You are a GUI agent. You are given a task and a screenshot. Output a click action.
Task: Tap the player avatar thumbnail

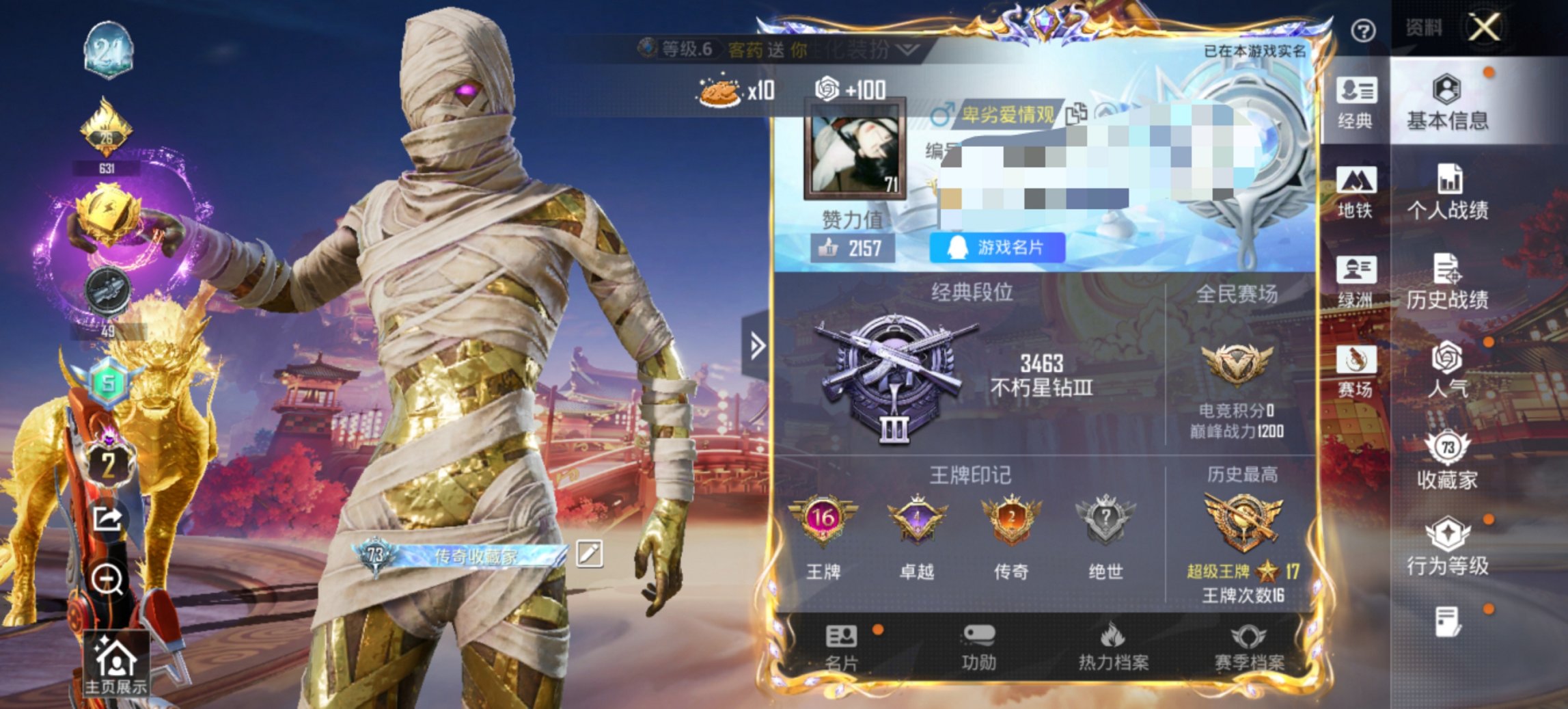click(856, 150)
